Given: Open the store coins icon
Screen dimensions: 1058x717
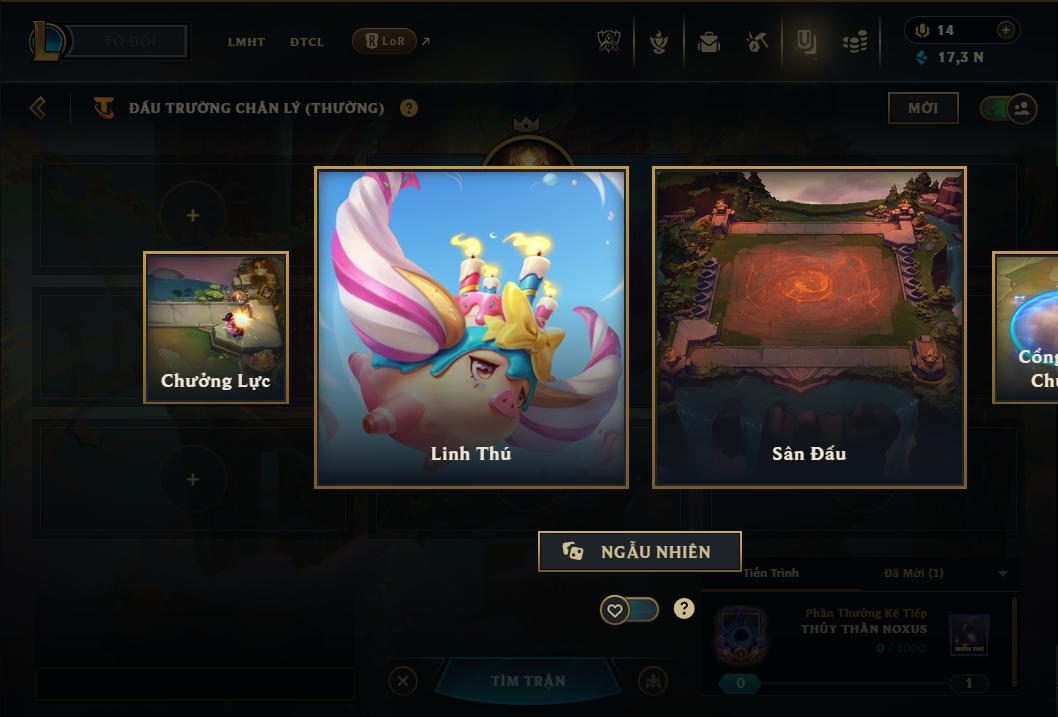Looking at the screenshot, I should [x=854, y=42].
